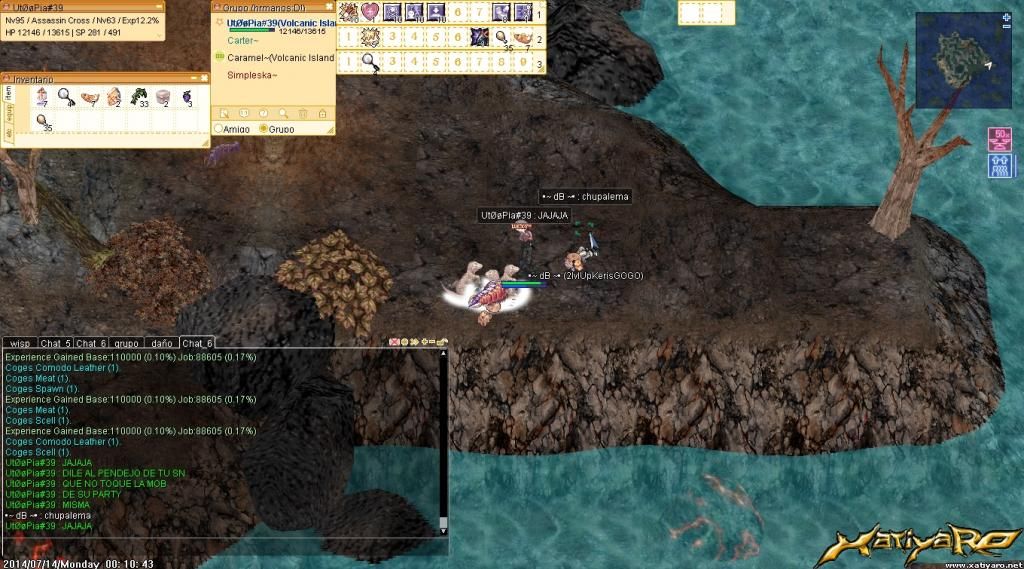The height and width of the screenshot is (569, 1024).
Task: Select the grupo chat tab
Action: point(126,343)
